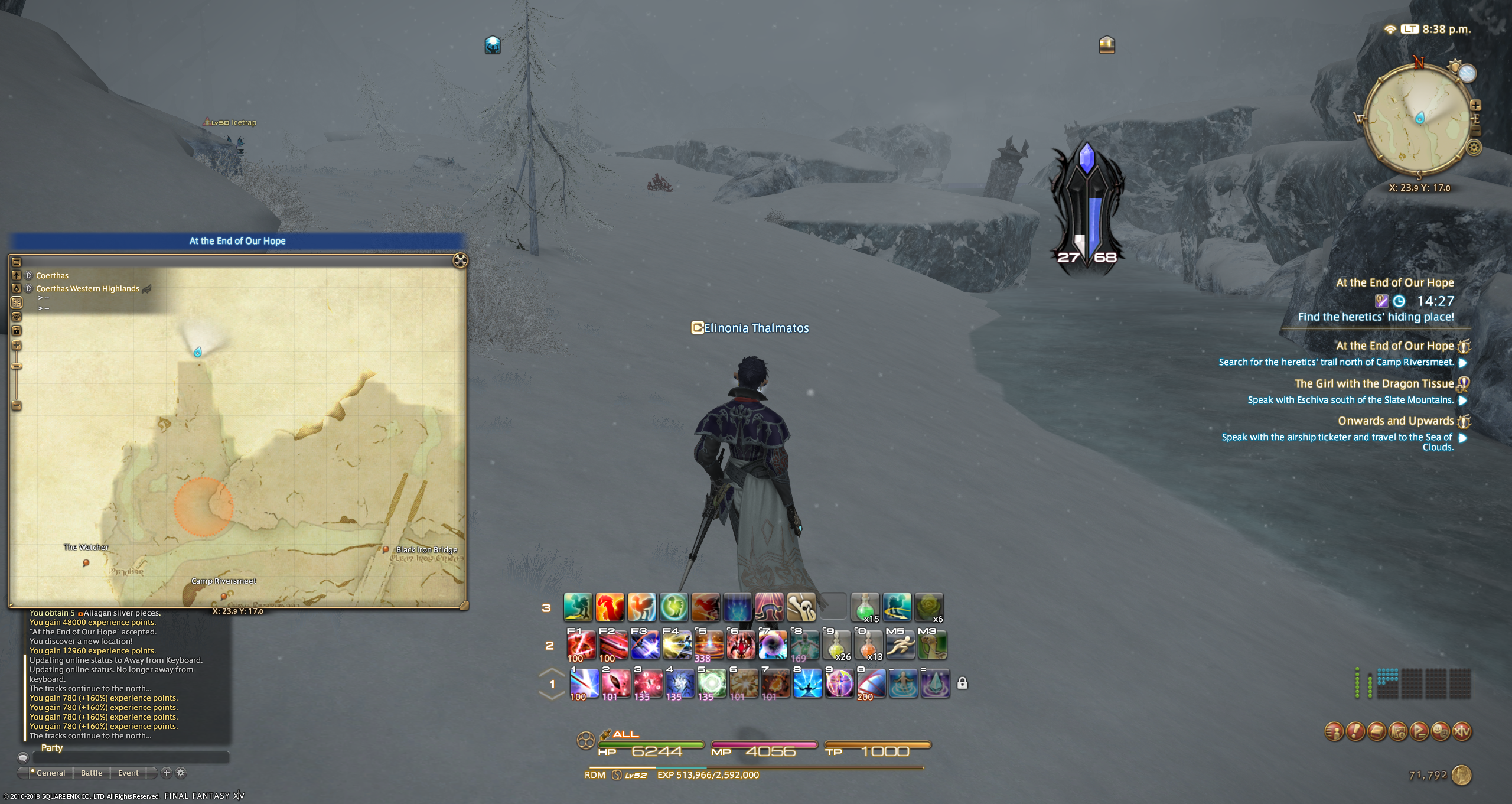Image resolution: width=1512 pixels, height=804 pixels.
Task: Click the chat text input field
Action: pos(130,757)
